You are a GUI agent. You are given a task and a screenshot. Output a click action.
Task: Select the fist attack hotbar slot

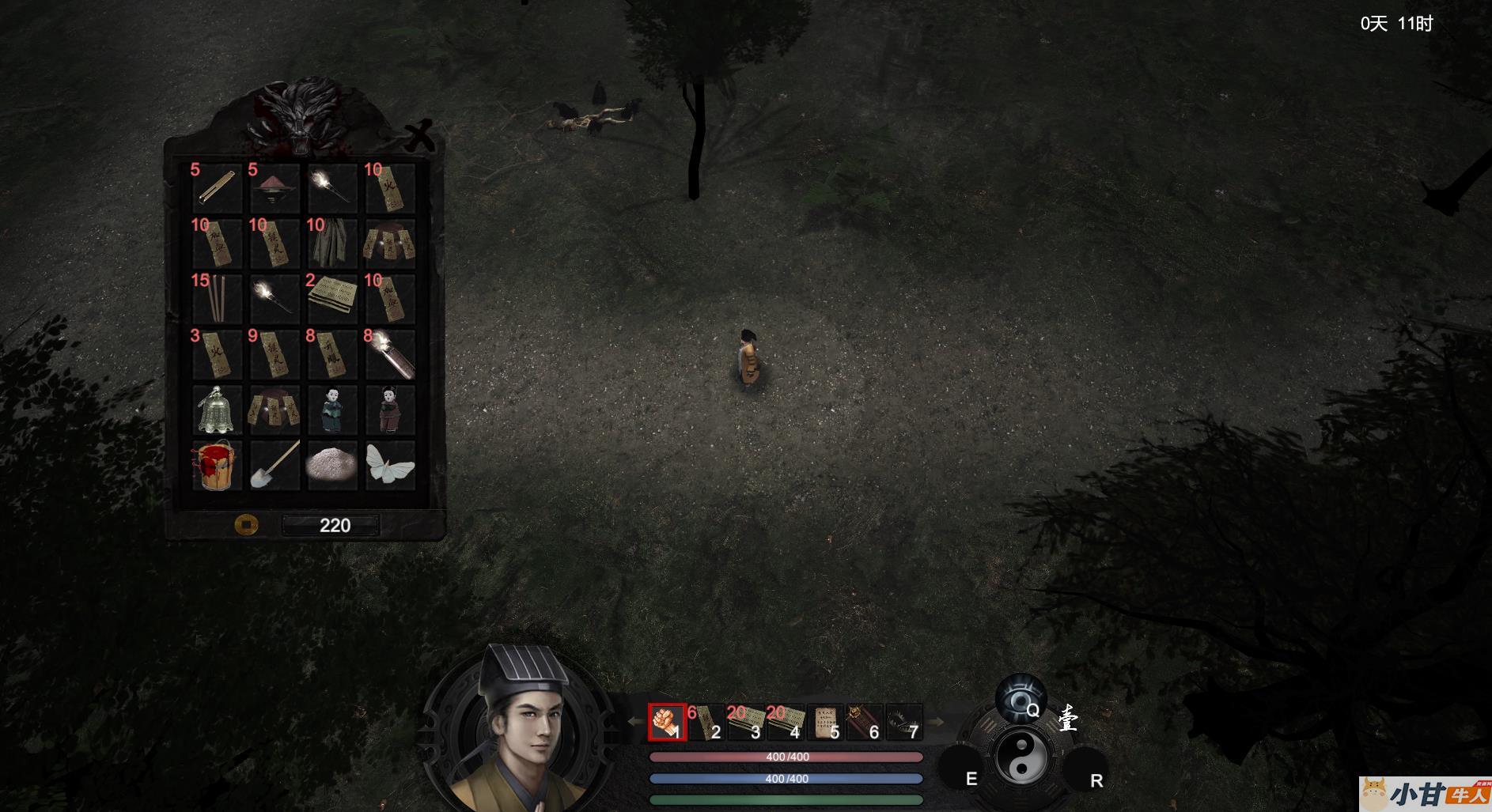click(x=667, y=722)
